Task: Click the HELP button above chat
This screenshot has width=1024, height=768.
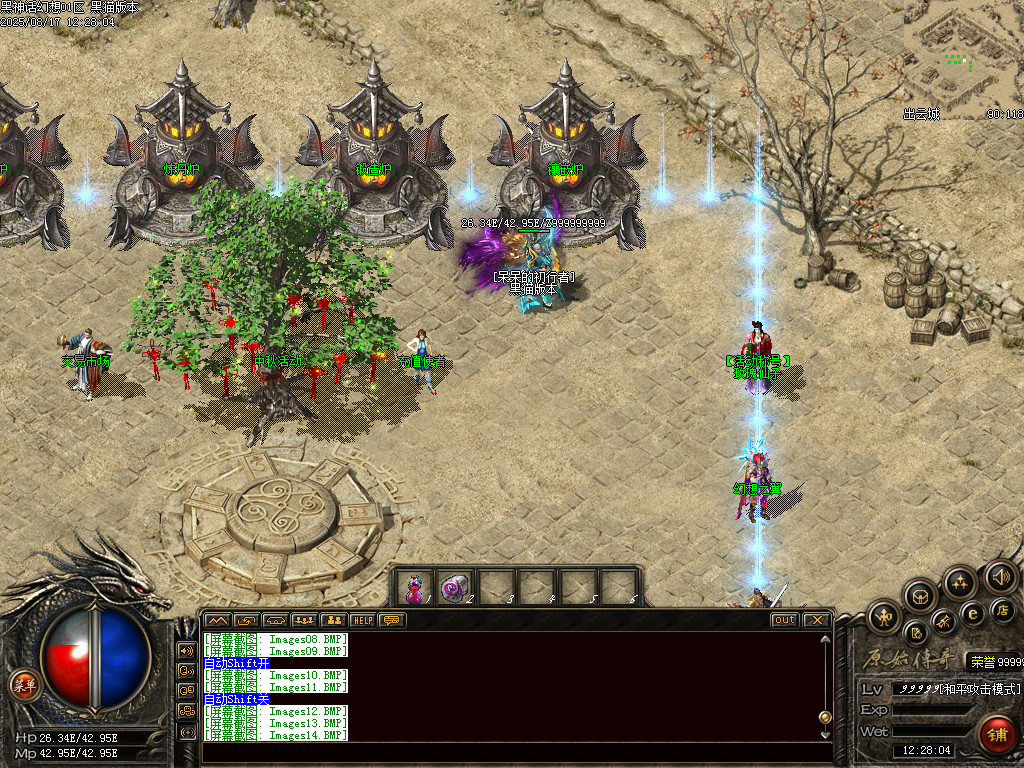Action: [x=362, y=620]
